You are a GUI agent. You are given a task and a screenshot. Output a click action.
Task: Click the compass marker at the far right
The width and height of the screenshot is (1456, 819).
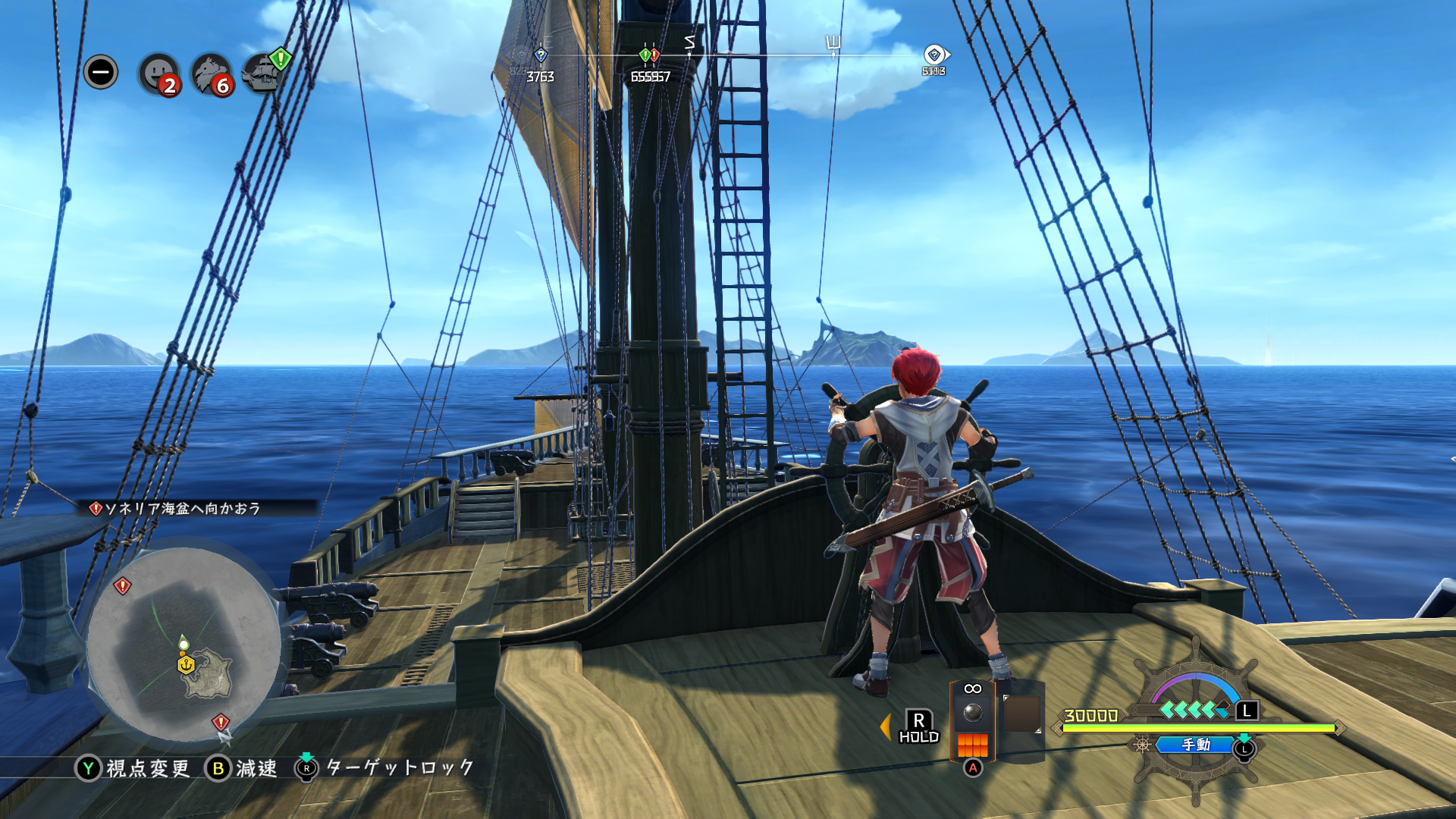934,55
